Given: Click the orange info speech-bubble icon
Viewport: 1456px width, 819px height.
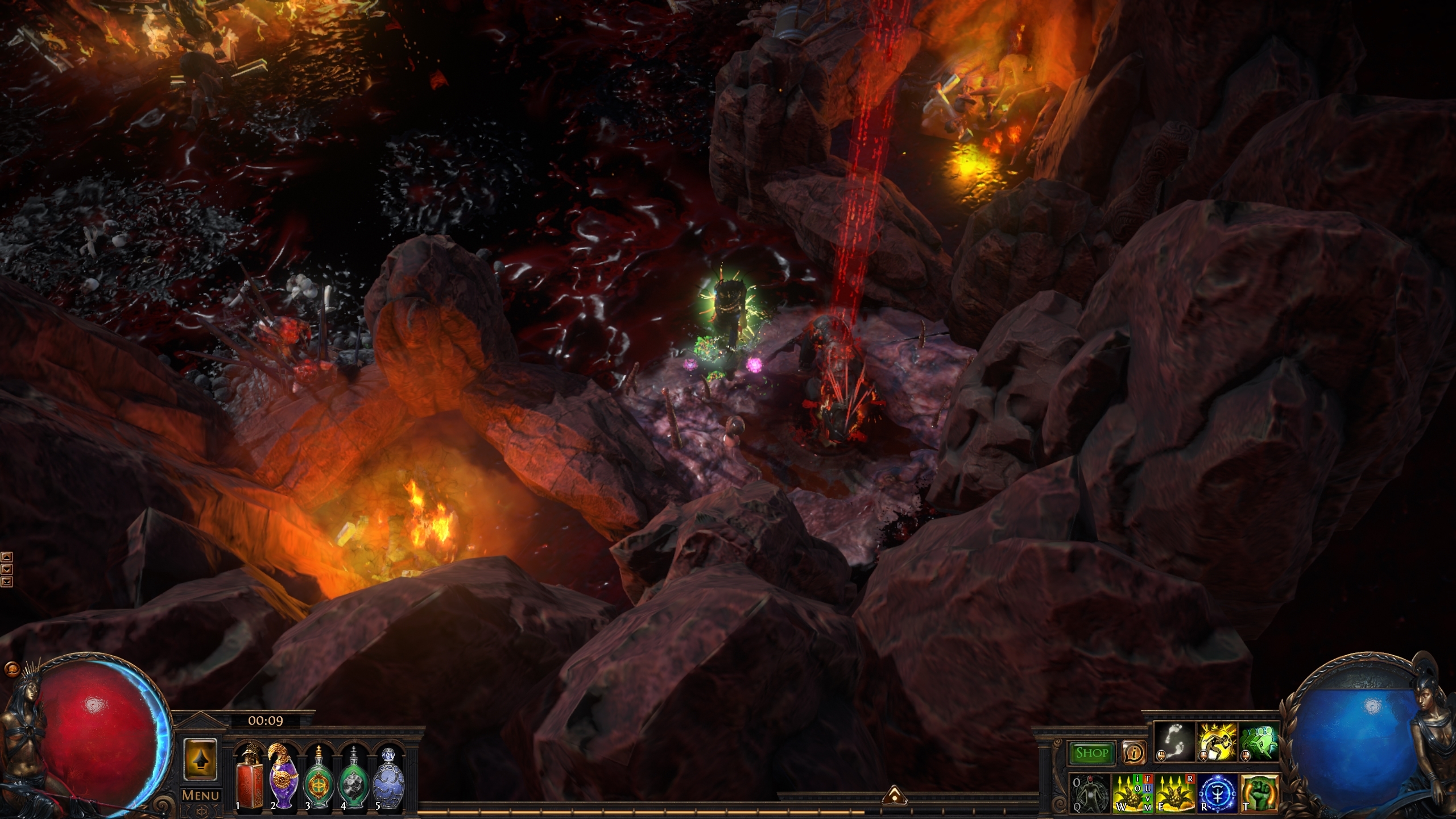Looking at the screenshot, I should 1134,754.
